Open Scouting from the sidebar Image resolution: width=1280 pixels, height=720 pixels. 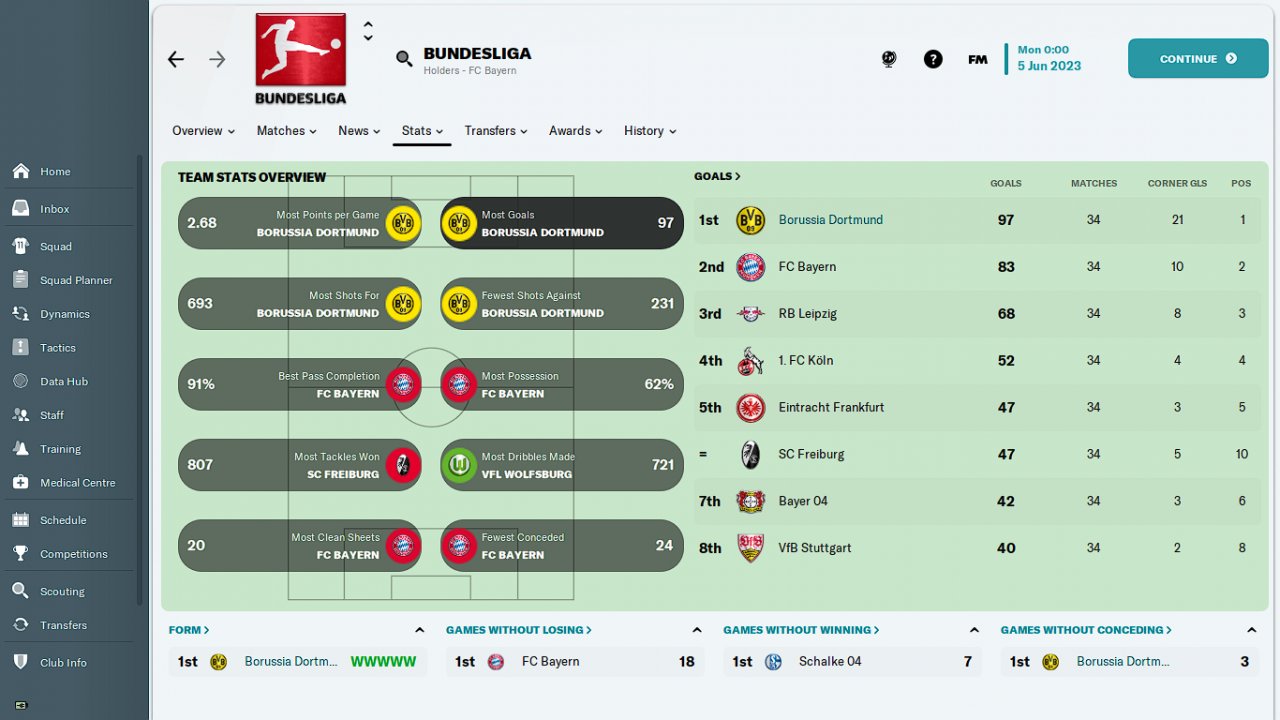[x=62, y=592]
